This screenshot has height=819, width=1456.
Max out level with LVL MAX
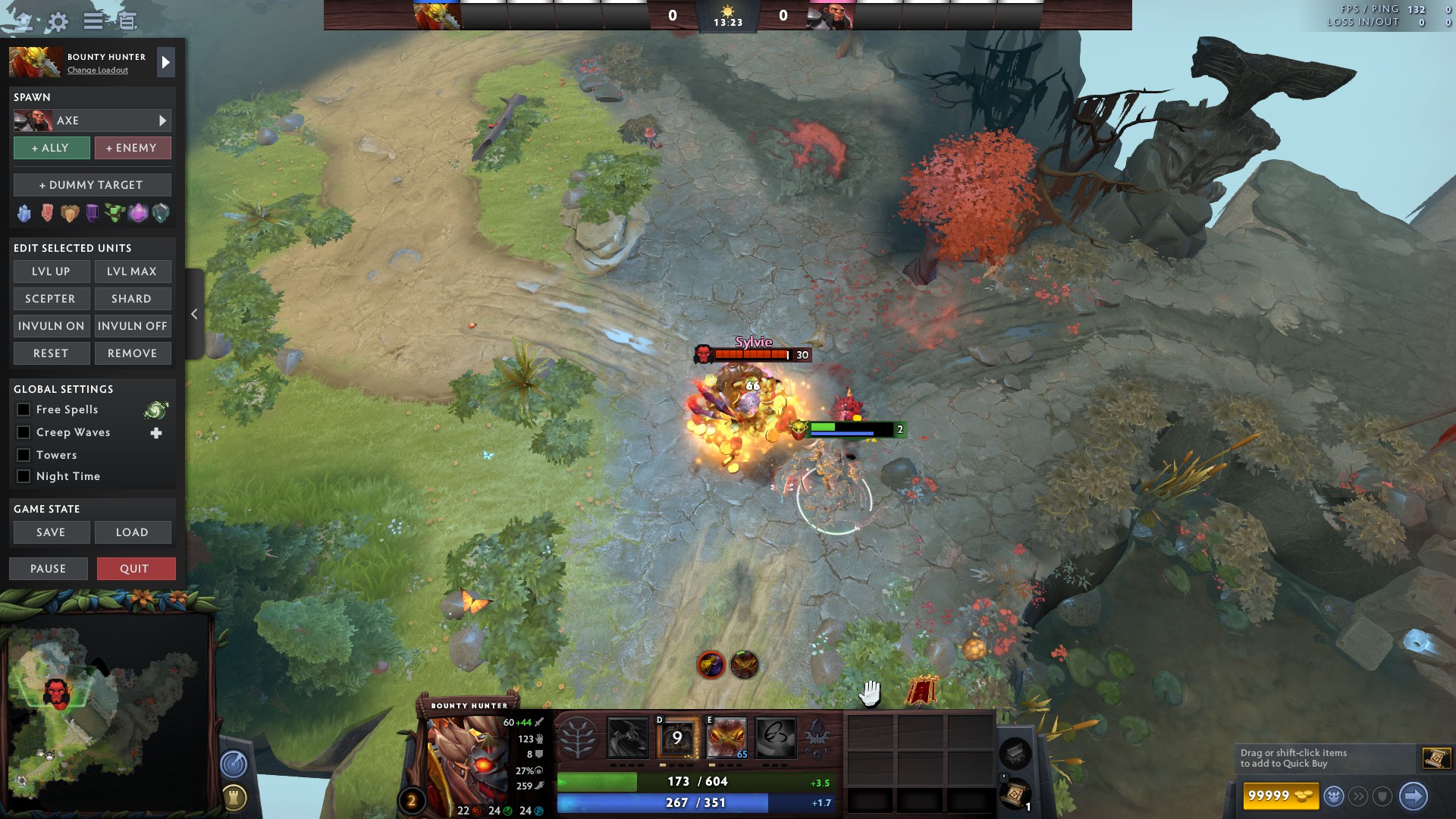point(132,271)
